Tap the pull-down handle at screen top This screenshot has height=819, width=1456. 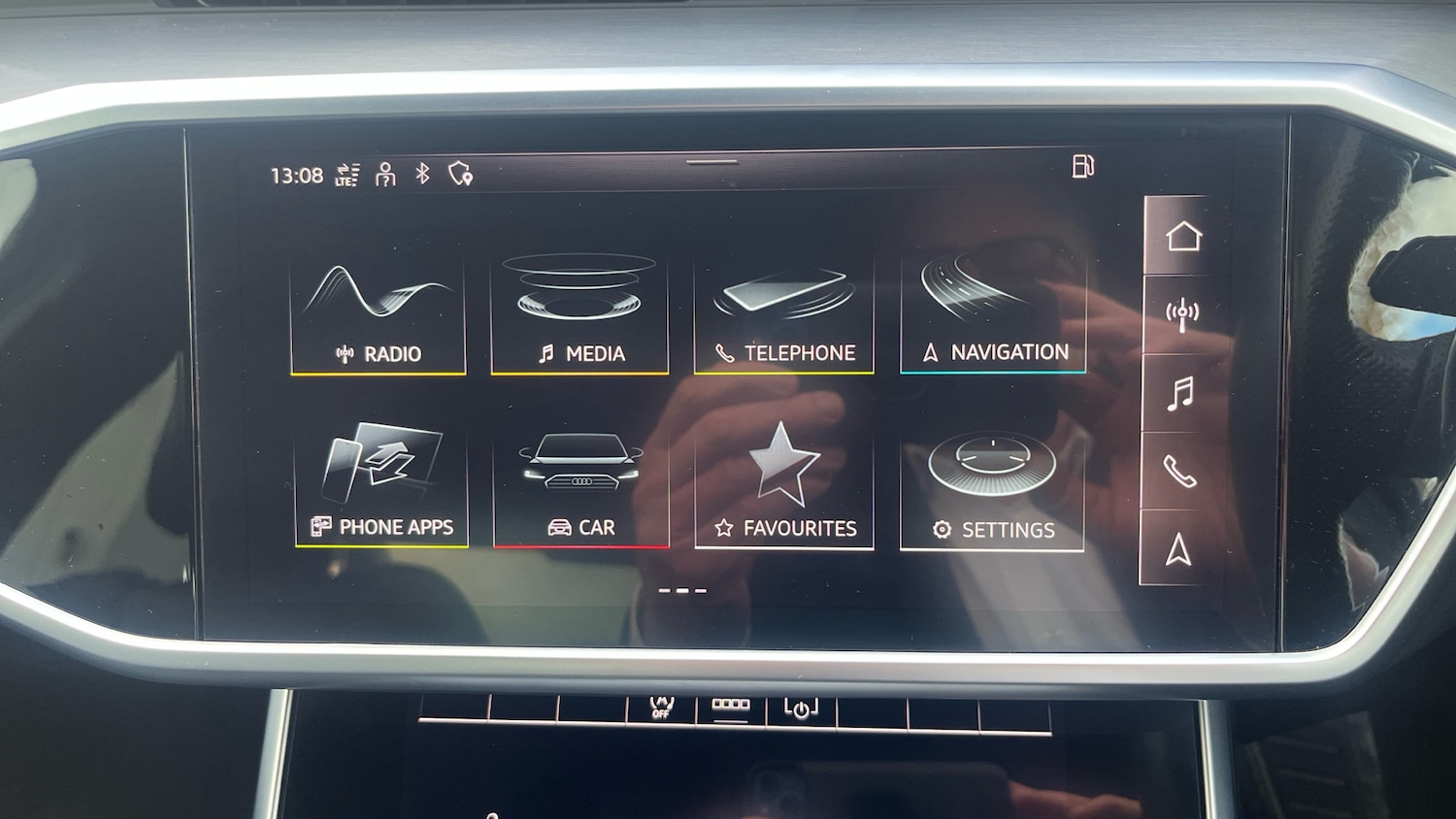tap(711, 162)
